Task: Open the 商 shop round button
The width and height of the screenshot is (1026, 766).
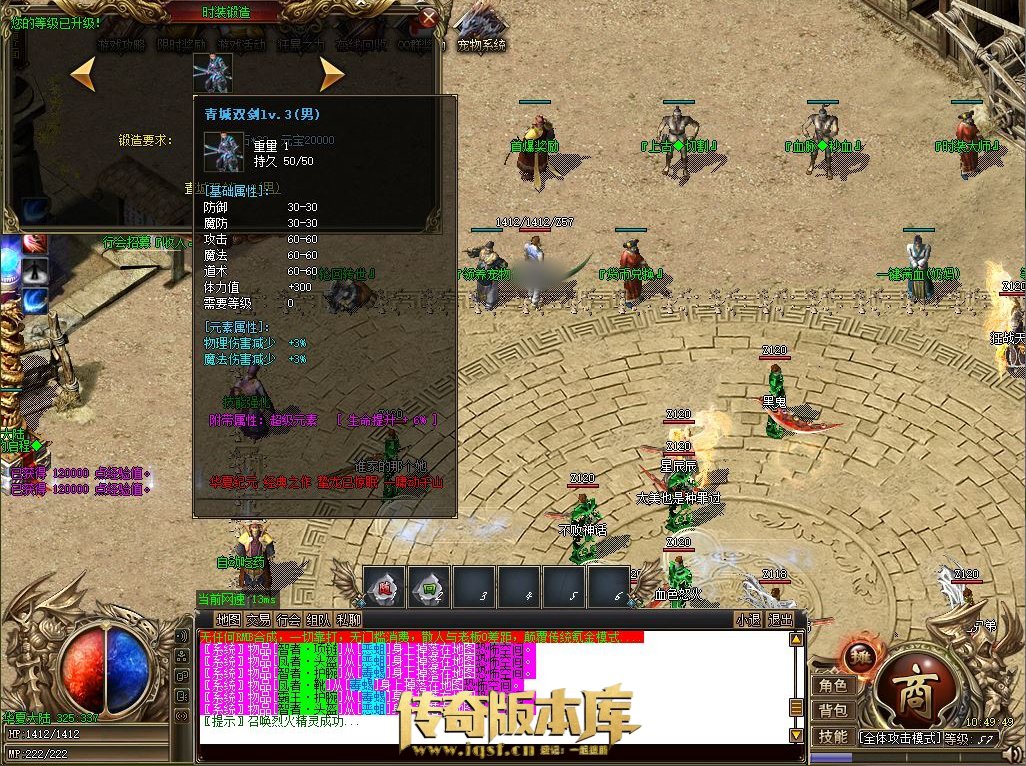Action: (911, 687)
